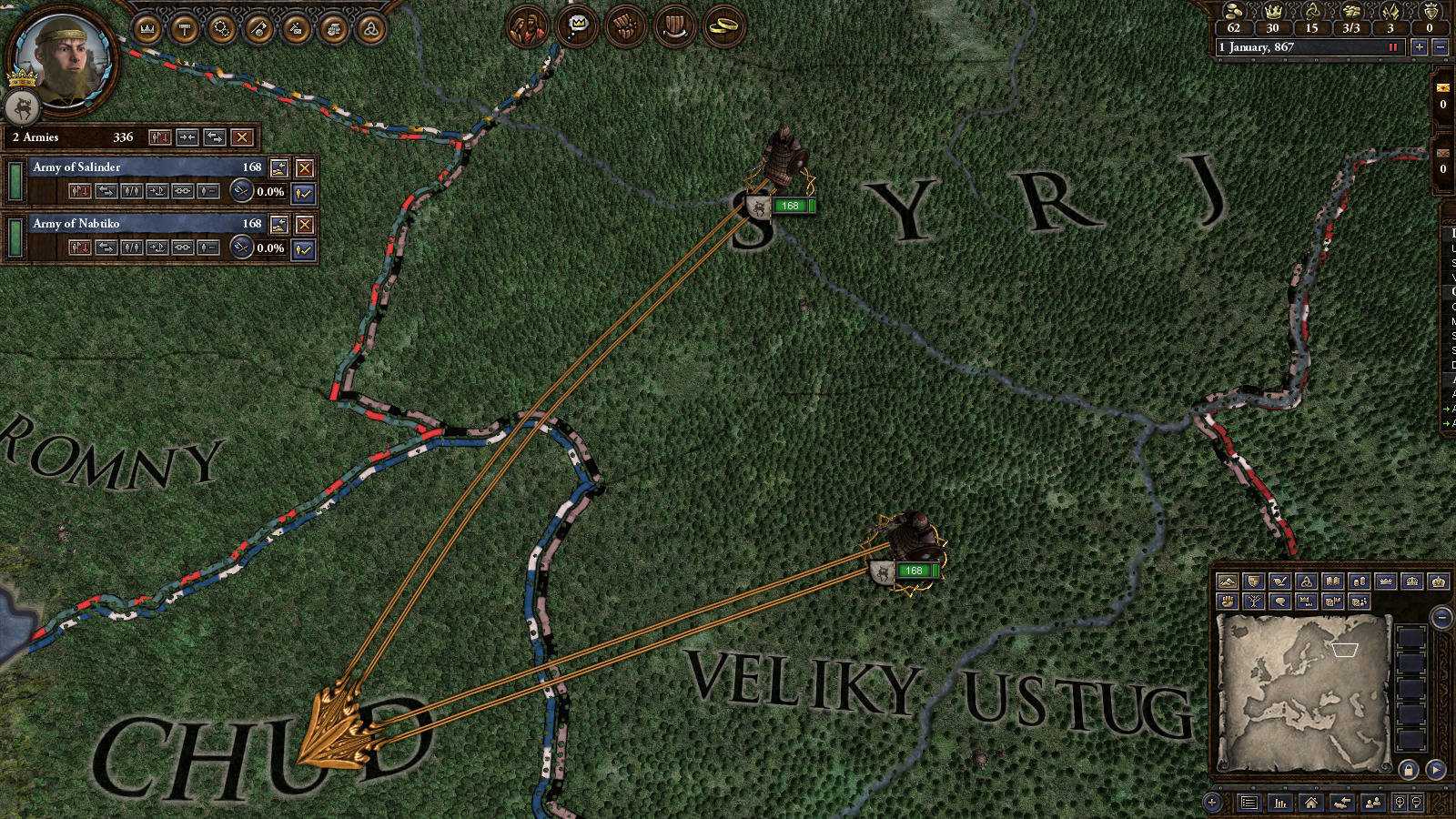
Task: Increase game speed with the plus stepper
Action: (1420, 47)
